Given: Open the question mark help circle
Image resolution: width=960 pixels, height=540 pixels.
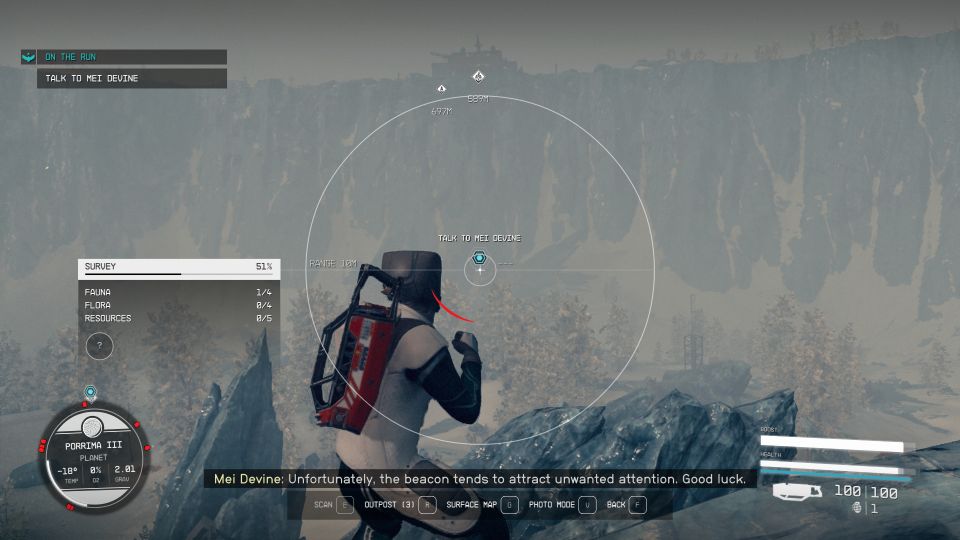Looking at the screenshot, I should click(x=98, y=346).
